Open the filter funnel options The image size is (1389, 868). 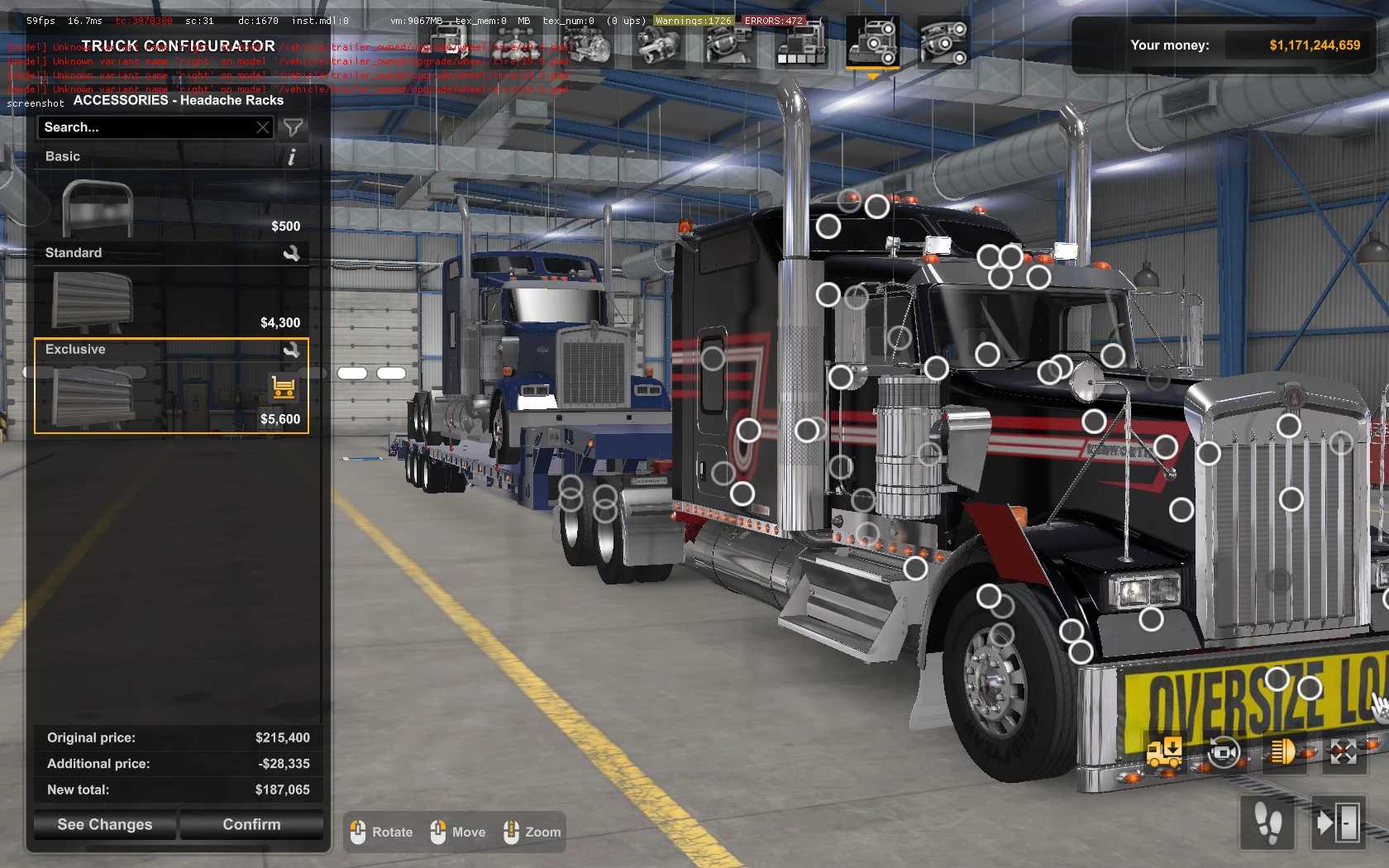(293, 127)
